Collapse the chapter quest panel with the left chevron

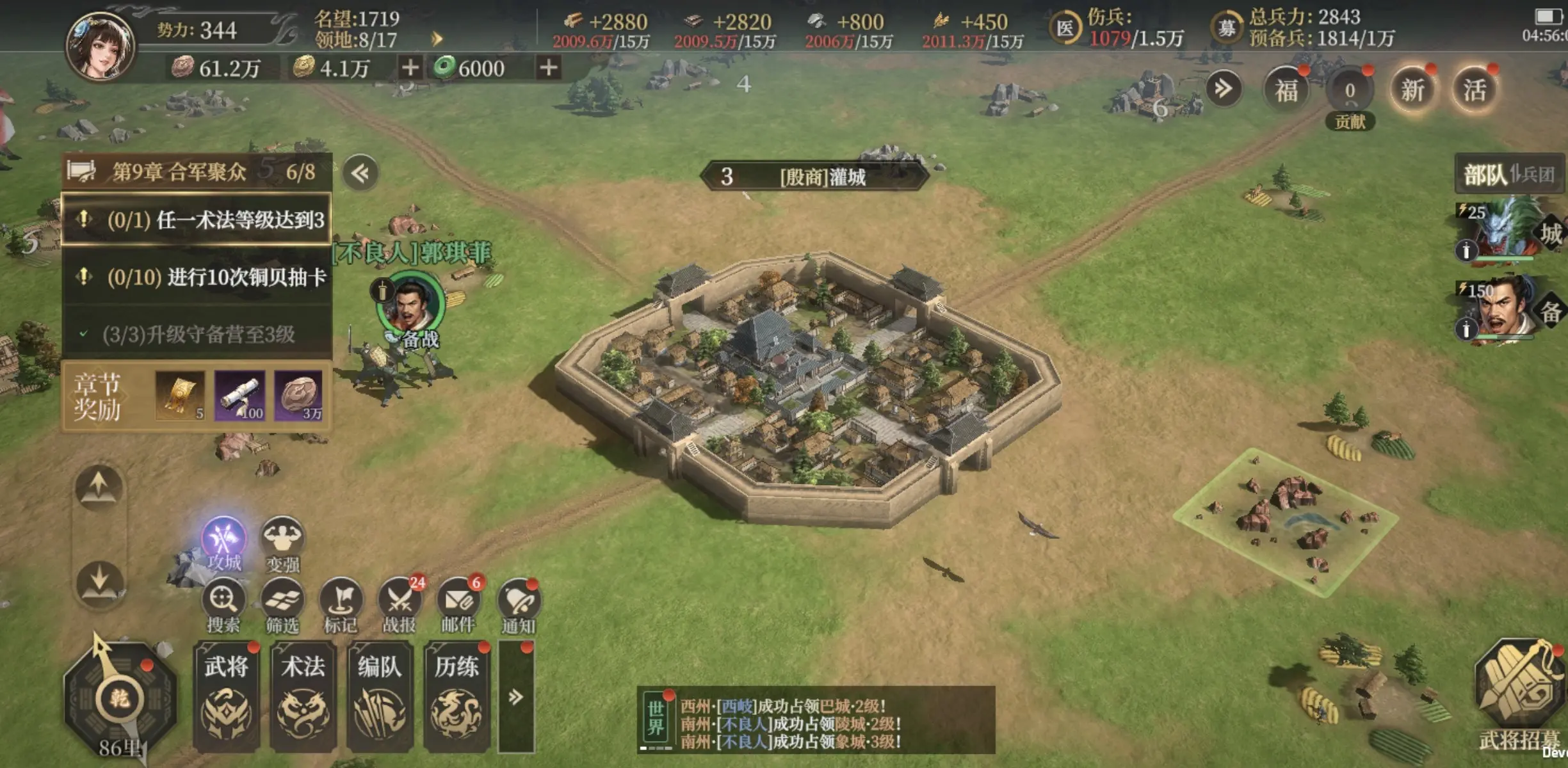pos(362,173)
